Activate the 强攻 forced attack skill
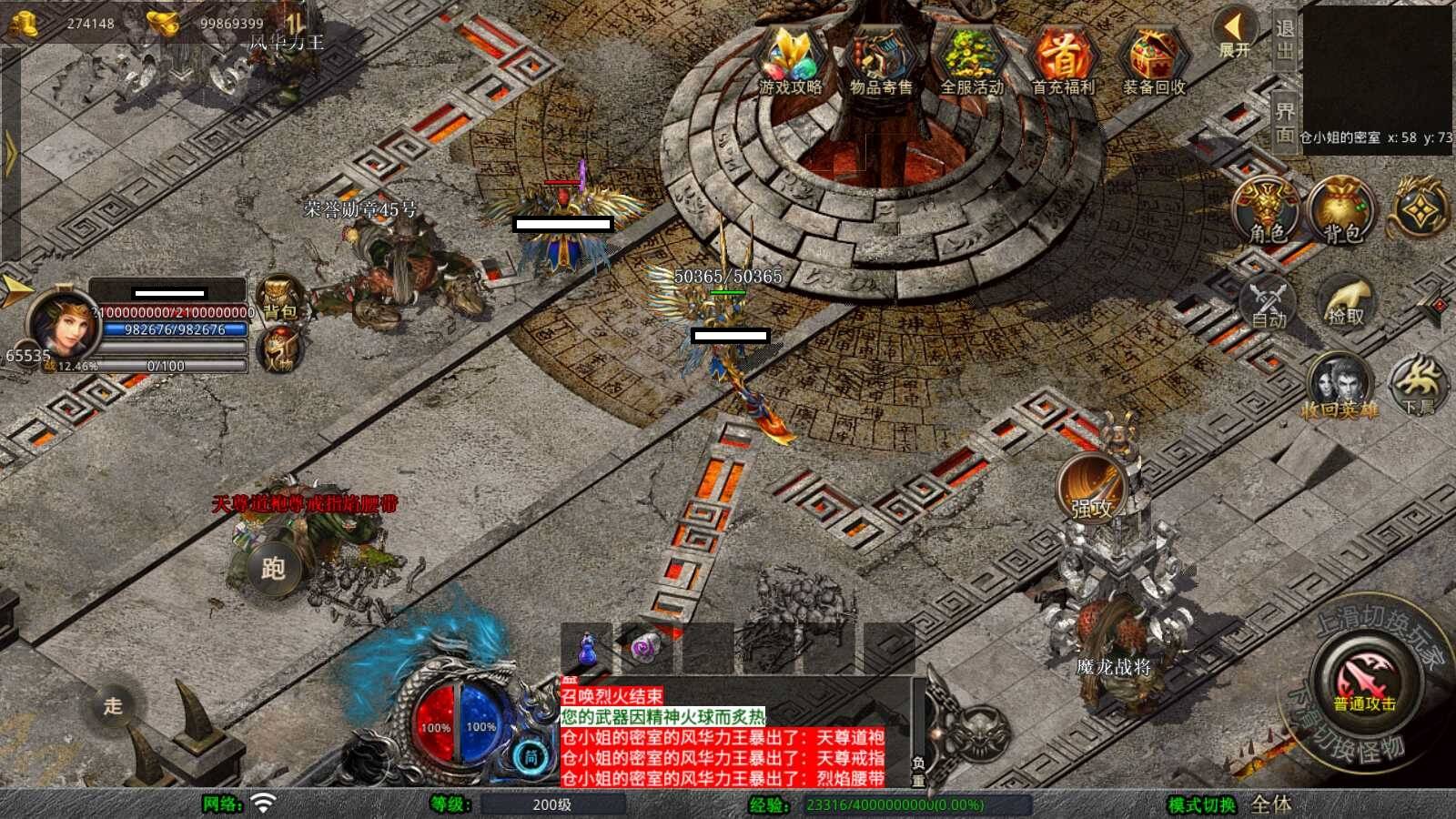1456x819 pixels. point(1091,488)
